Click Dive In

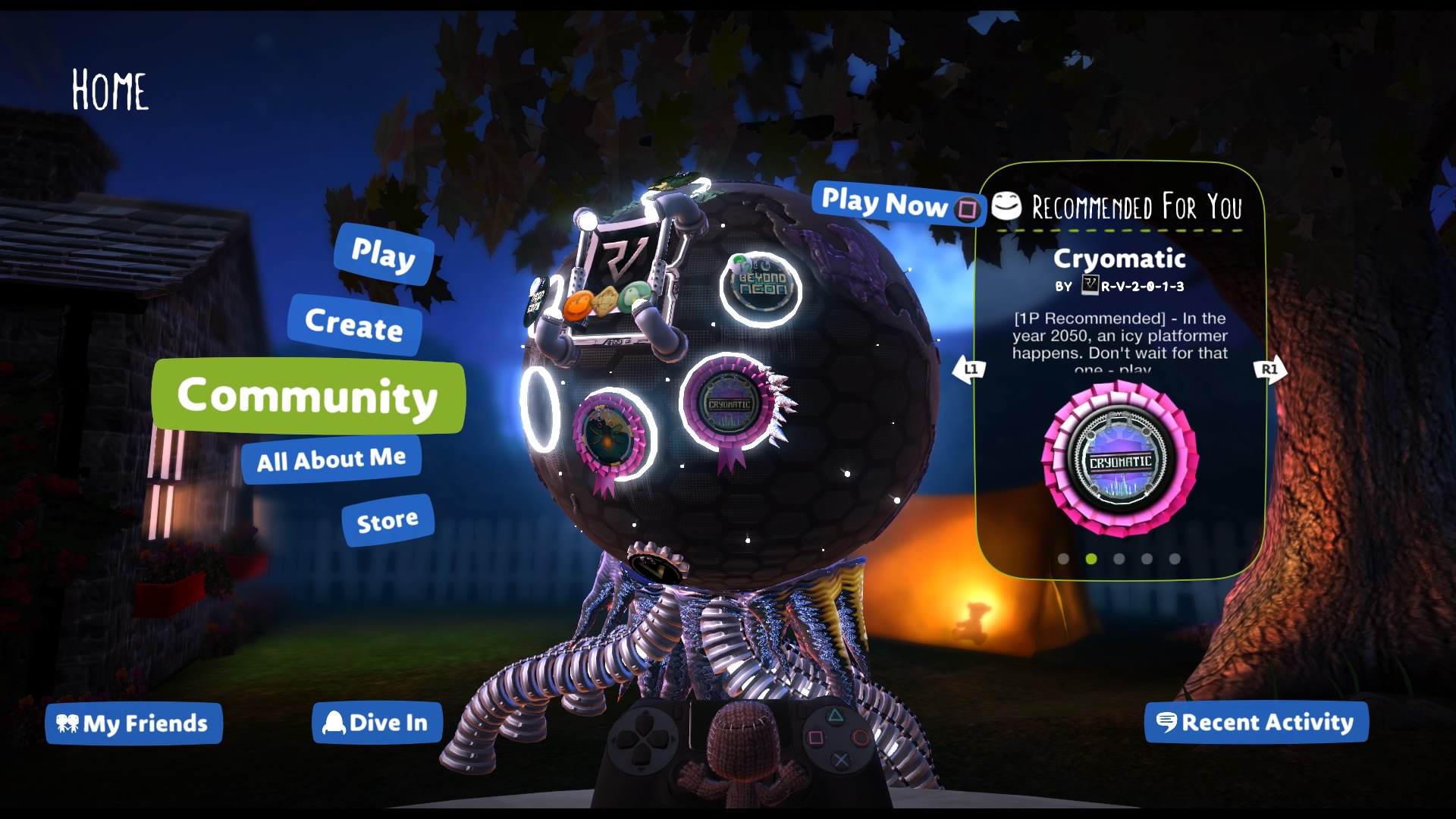377,723
